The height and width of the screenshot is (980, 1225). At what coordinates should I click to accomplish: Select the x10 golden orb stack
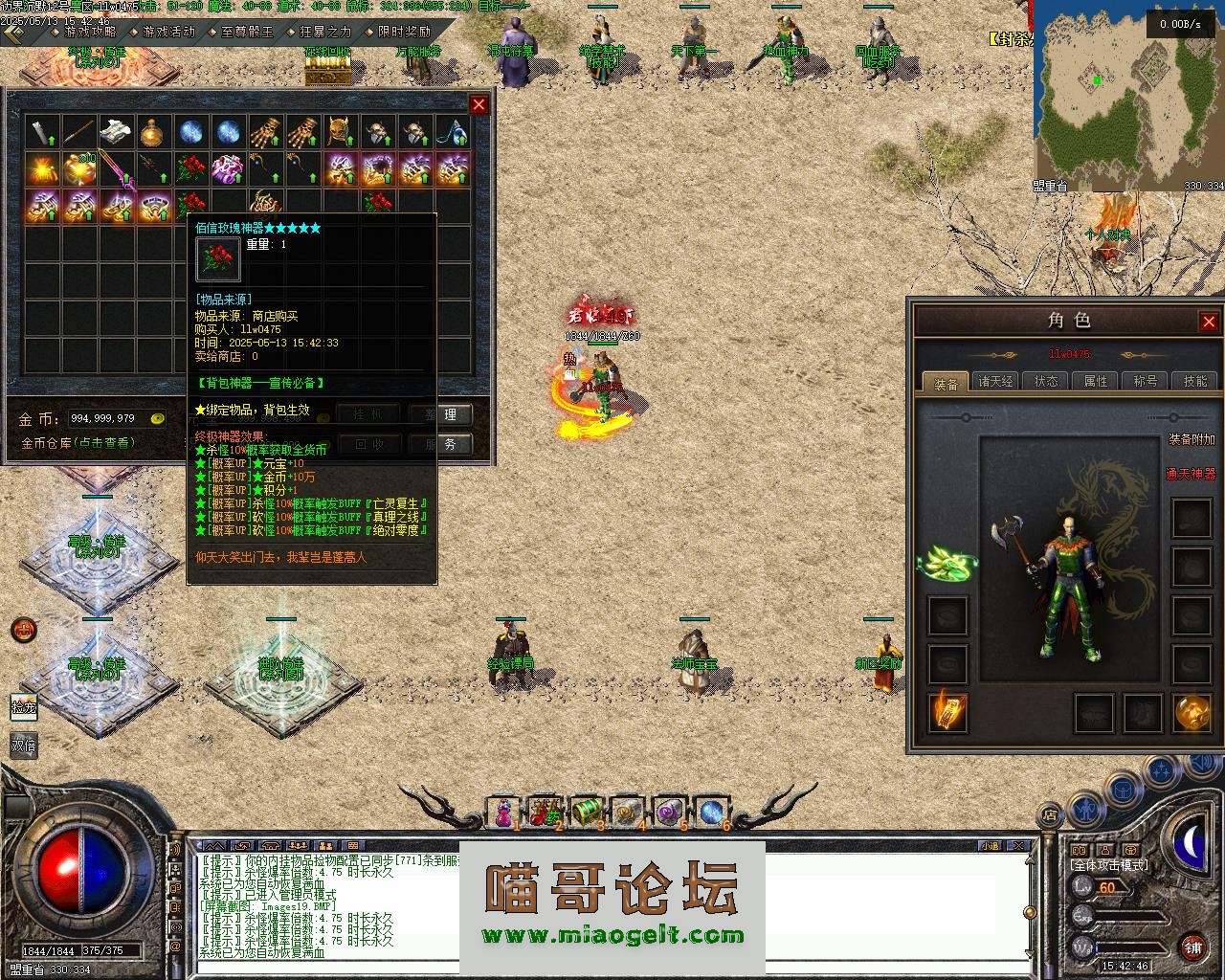79,169
